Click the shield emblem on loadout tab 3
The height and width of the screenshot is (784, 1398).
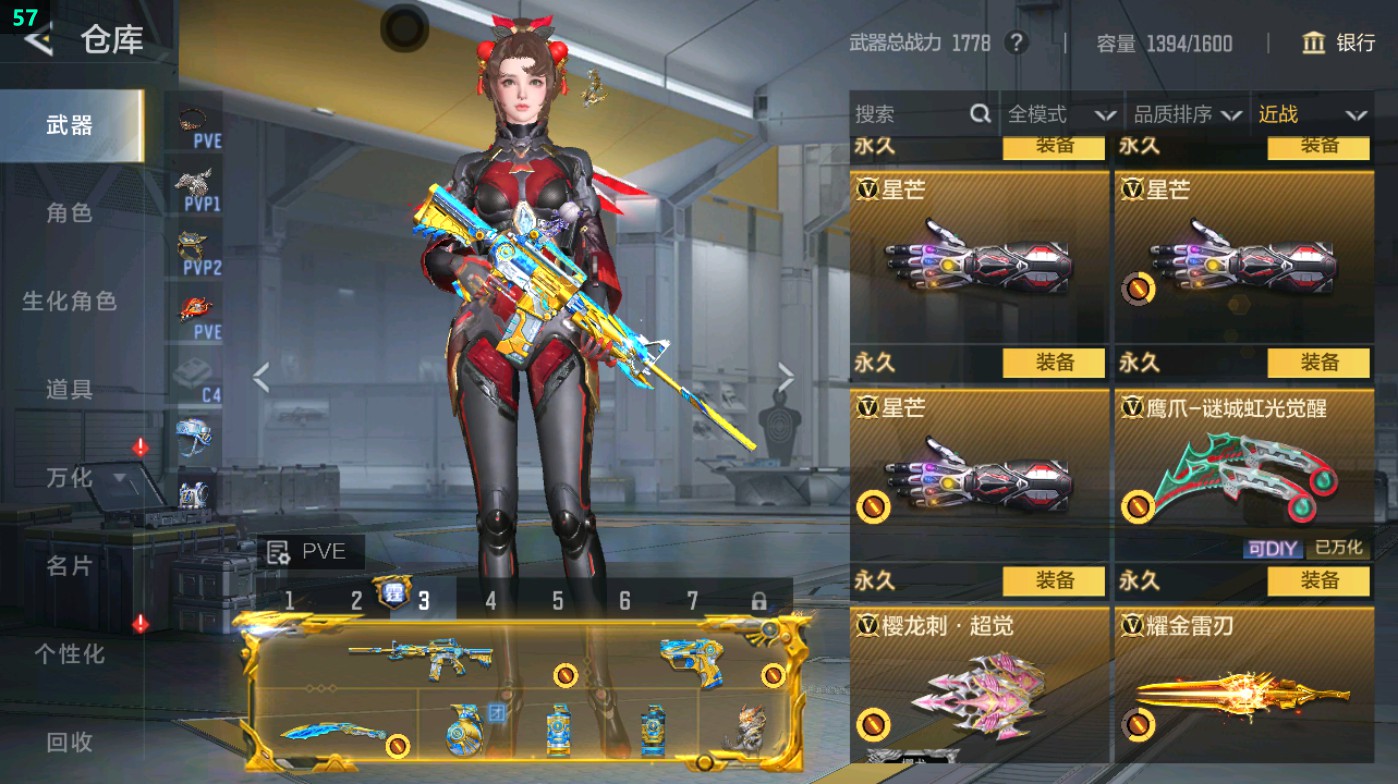(395, 594)
